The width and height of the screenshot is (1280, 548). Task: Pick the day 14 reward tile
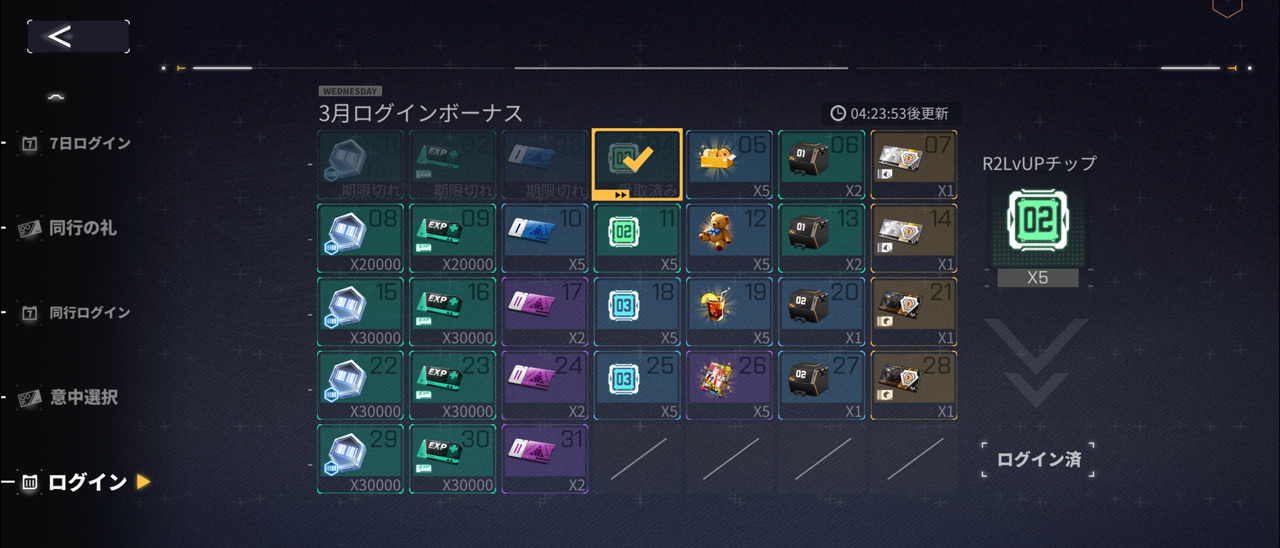point(913,239)
